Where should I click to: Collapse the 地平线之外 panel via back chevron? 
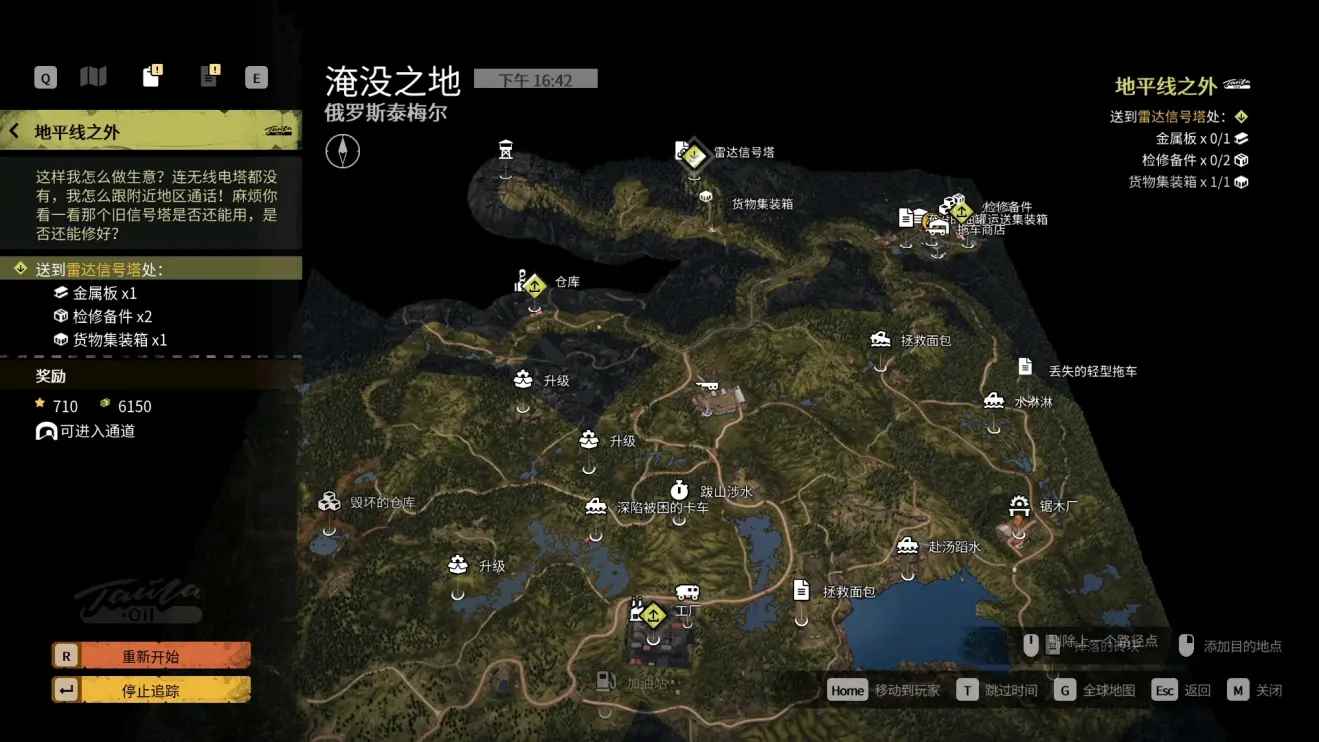click(14, 130)
